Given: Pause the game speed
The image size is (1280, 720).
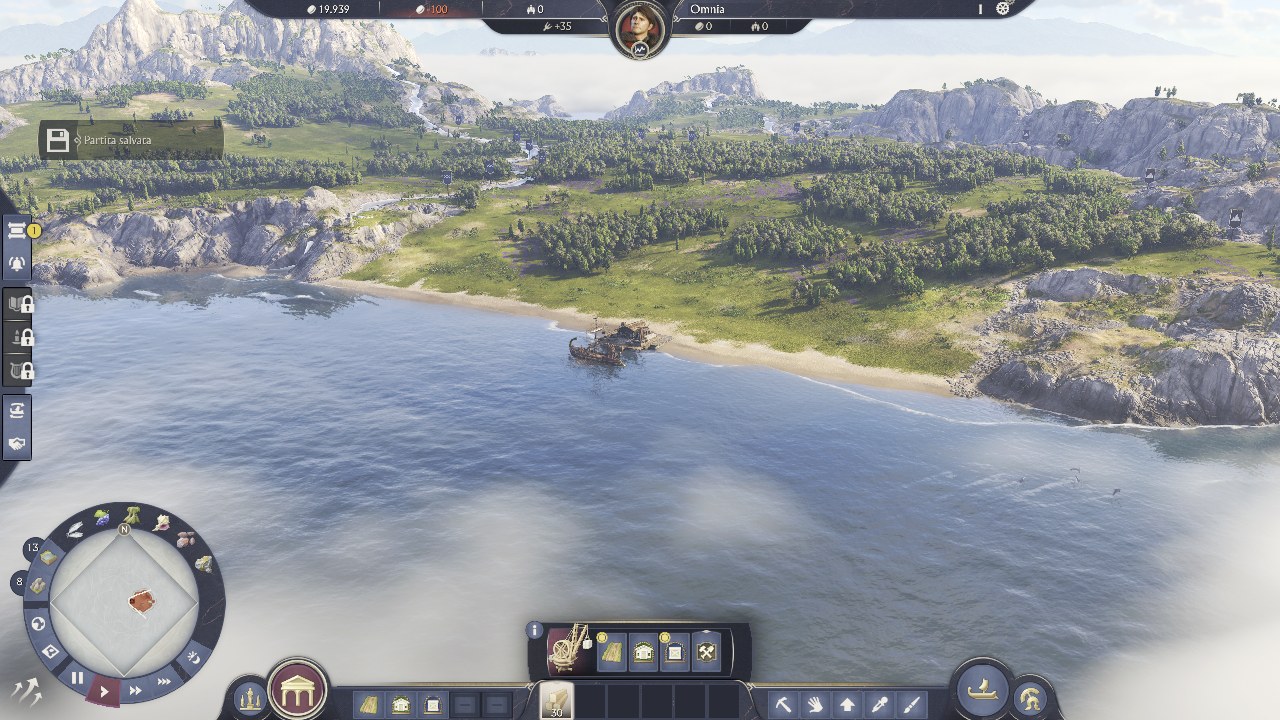Looking at the screenshot, I should tap(76, 678).
